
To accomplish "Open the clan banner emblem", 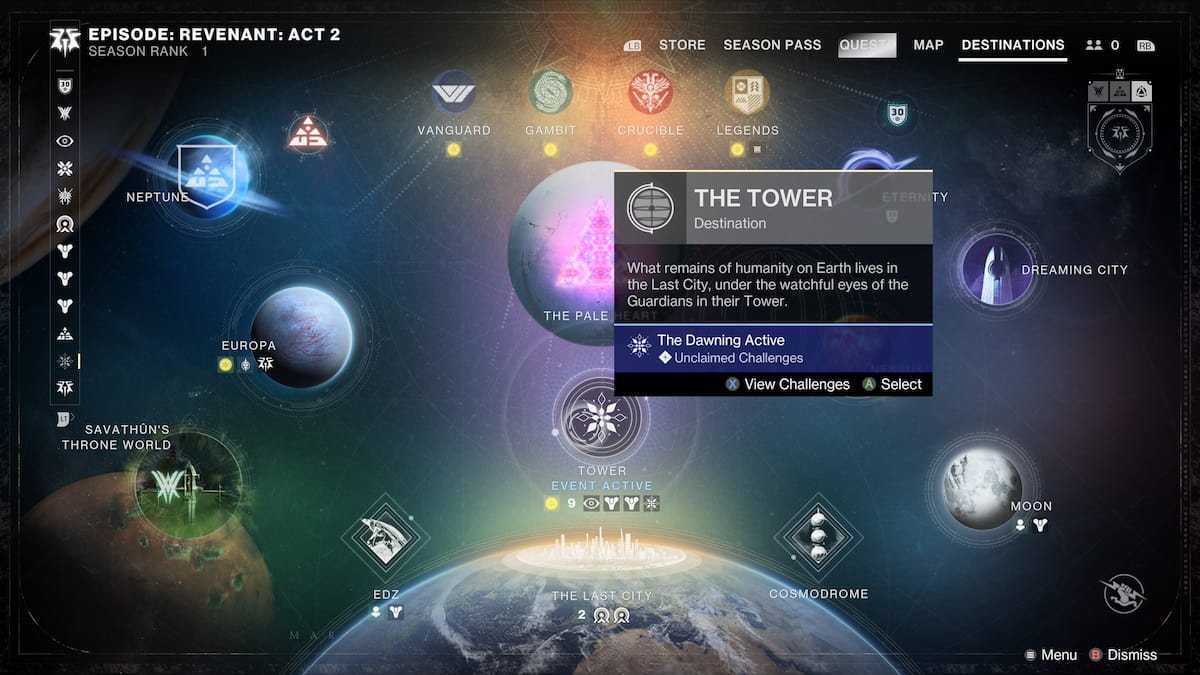I will pyautogui.click(x=1119, y=130).
